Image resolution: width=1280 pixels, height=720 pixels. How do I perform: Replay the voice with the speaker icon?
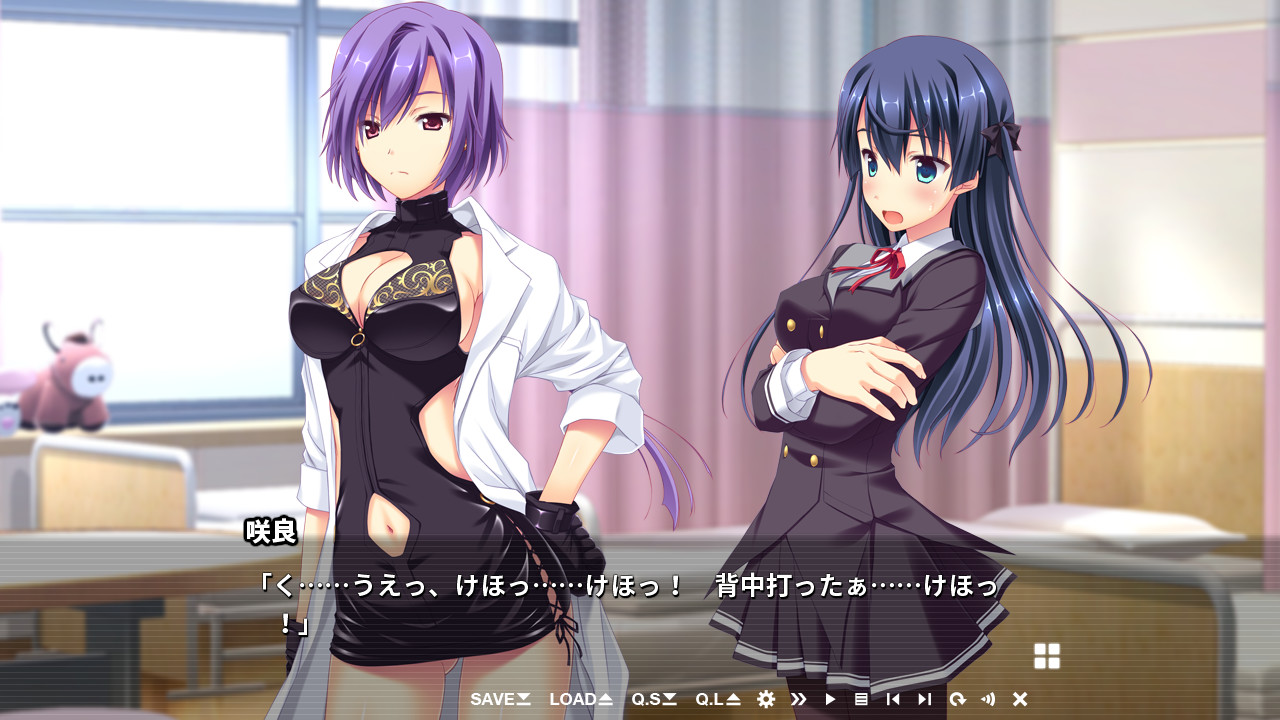pos(988,699)
